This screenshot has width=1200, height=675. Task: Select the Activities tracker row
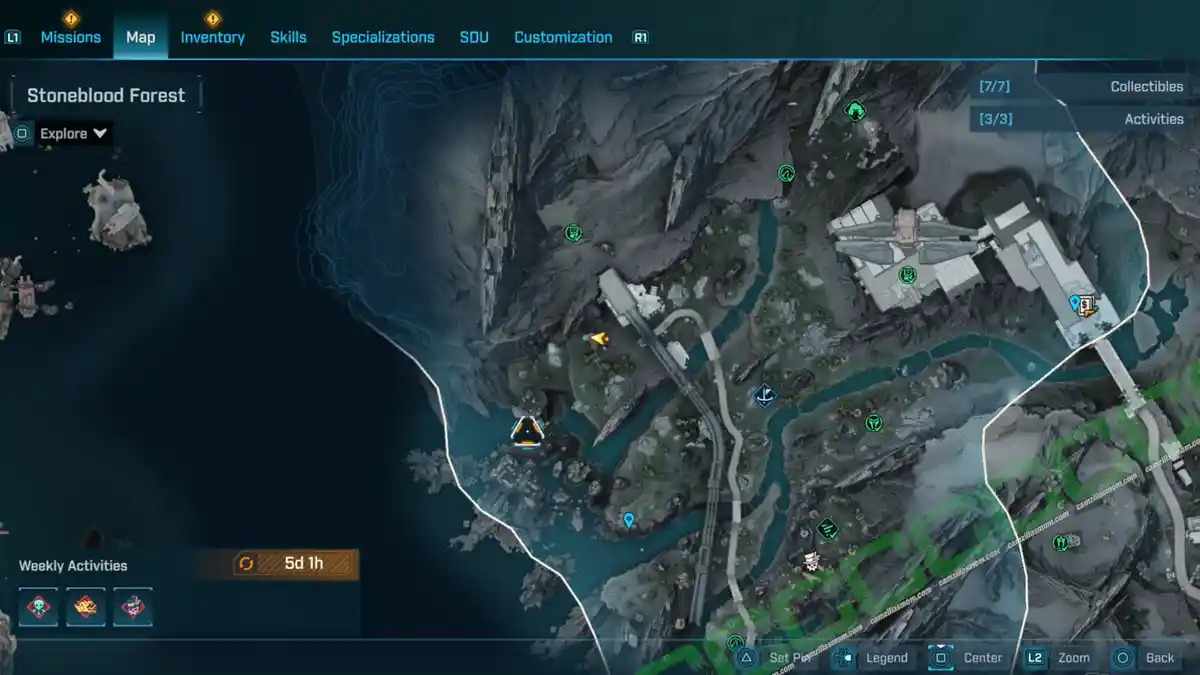point(1084,119)
